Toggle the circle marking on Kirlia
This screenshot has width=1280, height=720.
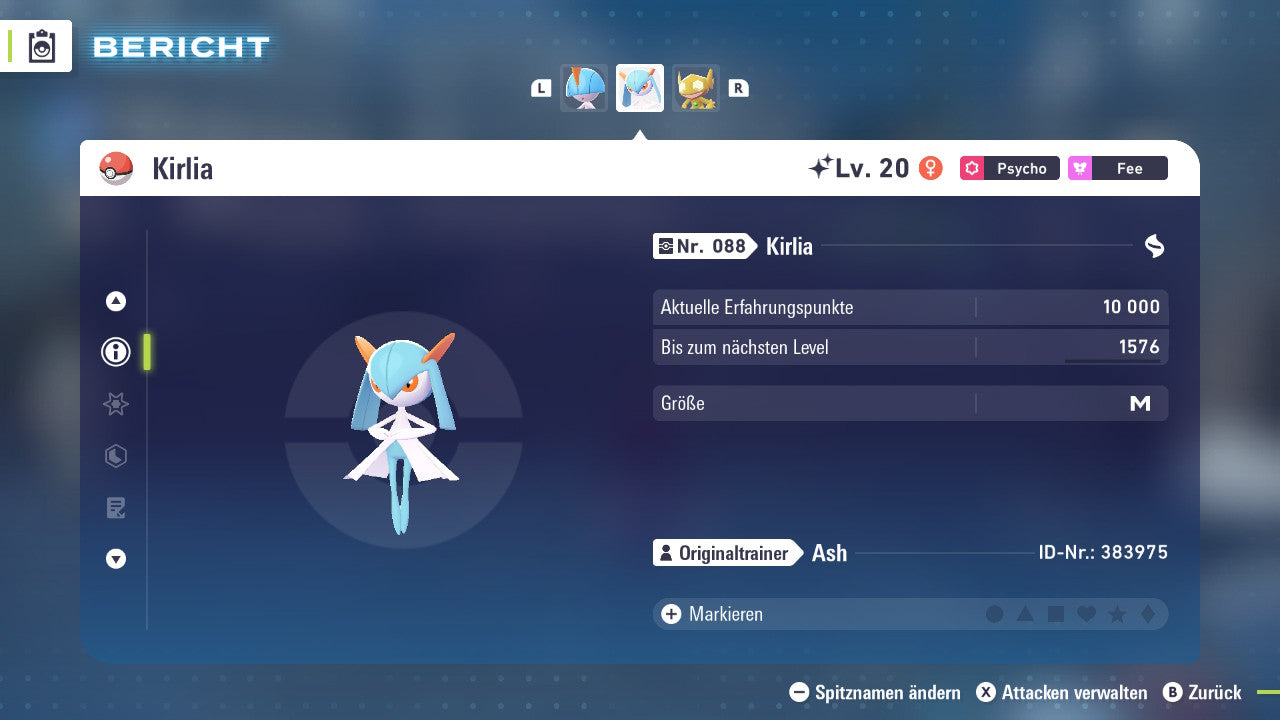[x=995, y=614]
